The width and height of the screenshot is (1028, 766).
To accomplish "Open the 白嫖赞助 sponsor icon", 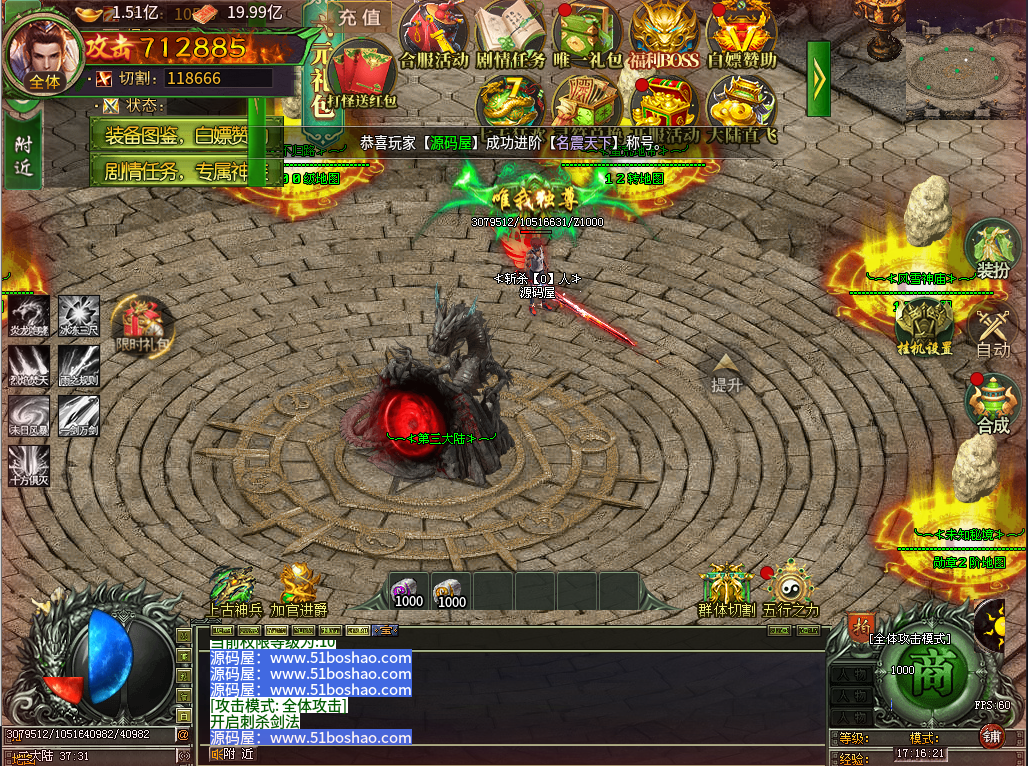I will point(741,32).
